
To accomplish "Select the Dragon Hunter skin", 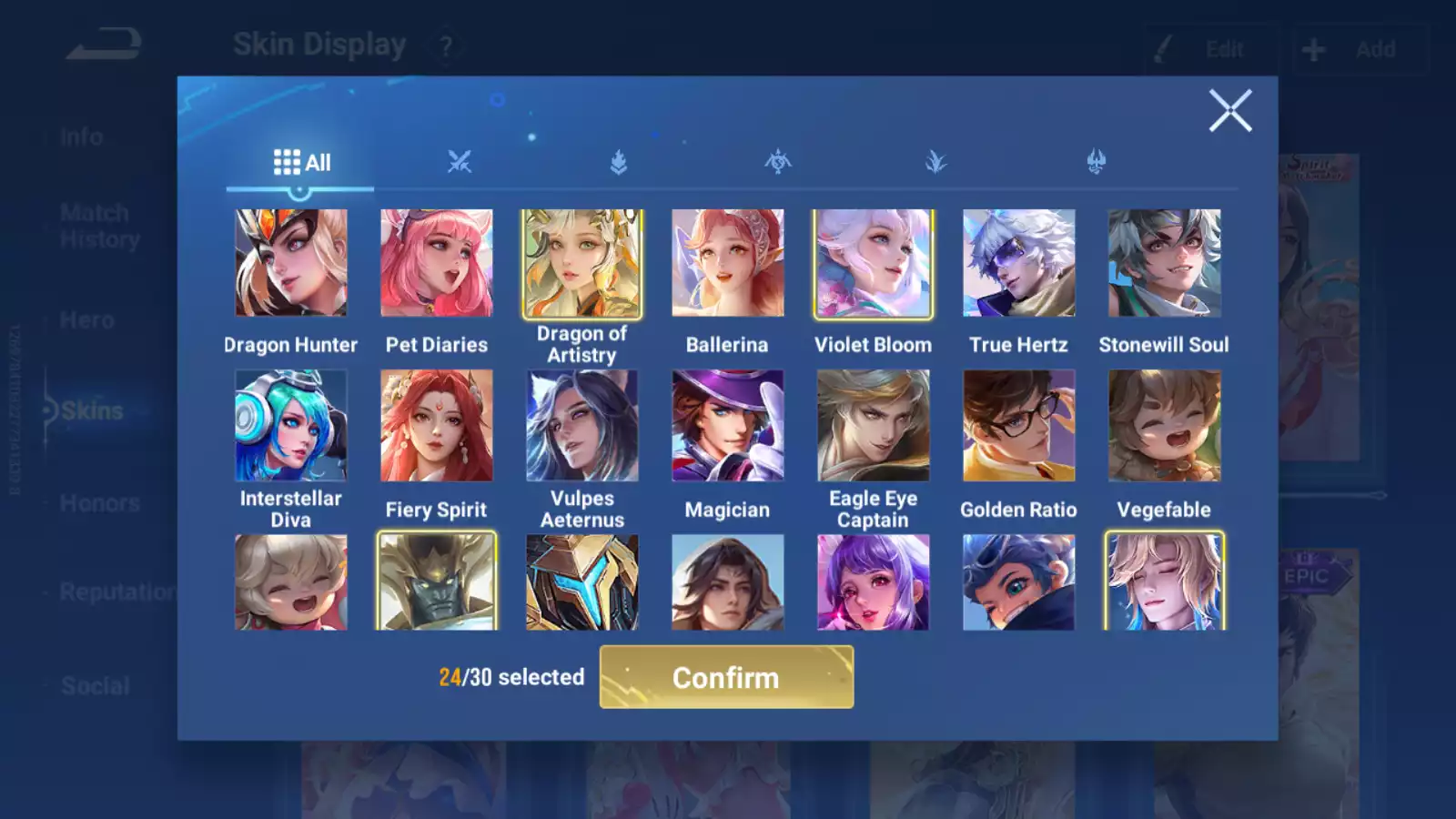I will pyautogui.click(x=291, y=263).
